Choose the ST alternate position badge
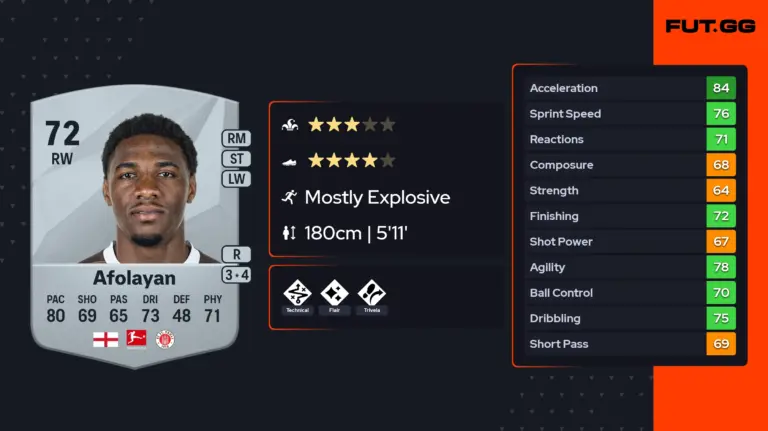 tap(237, 159)
